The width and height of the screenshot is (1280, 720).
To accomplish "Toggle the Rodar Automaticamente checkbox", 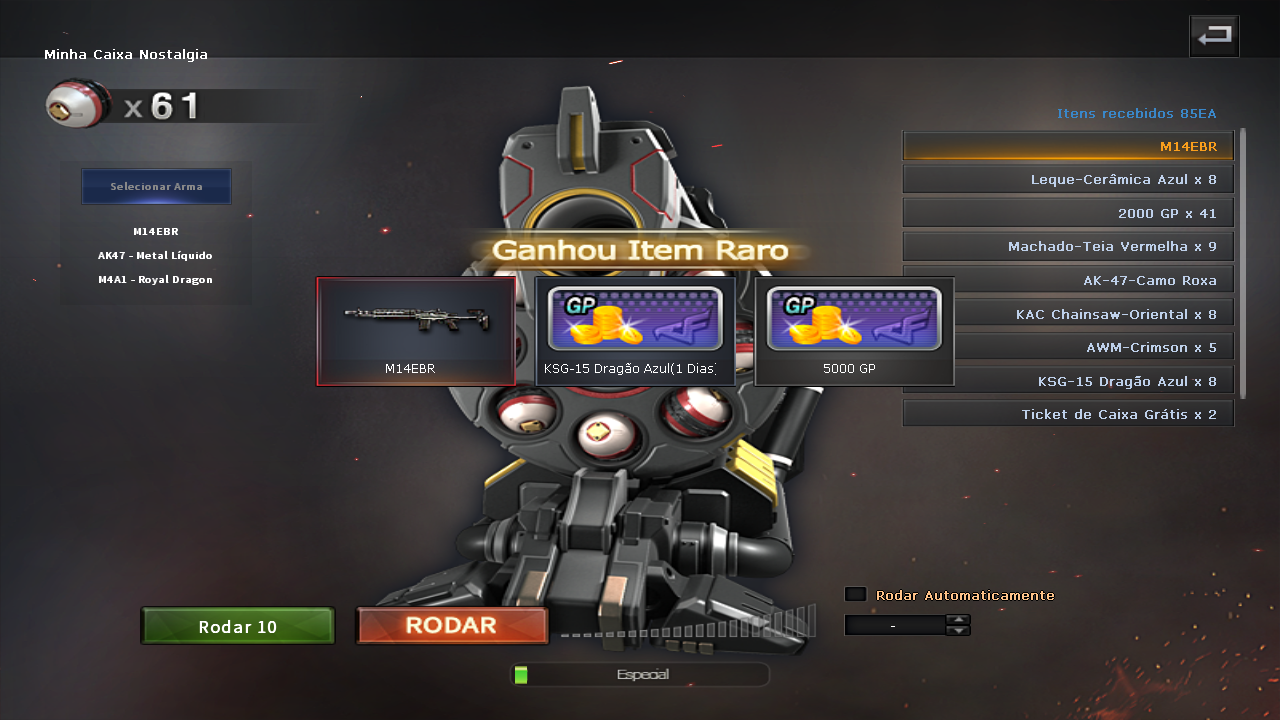I will click(x=855, y=595).
